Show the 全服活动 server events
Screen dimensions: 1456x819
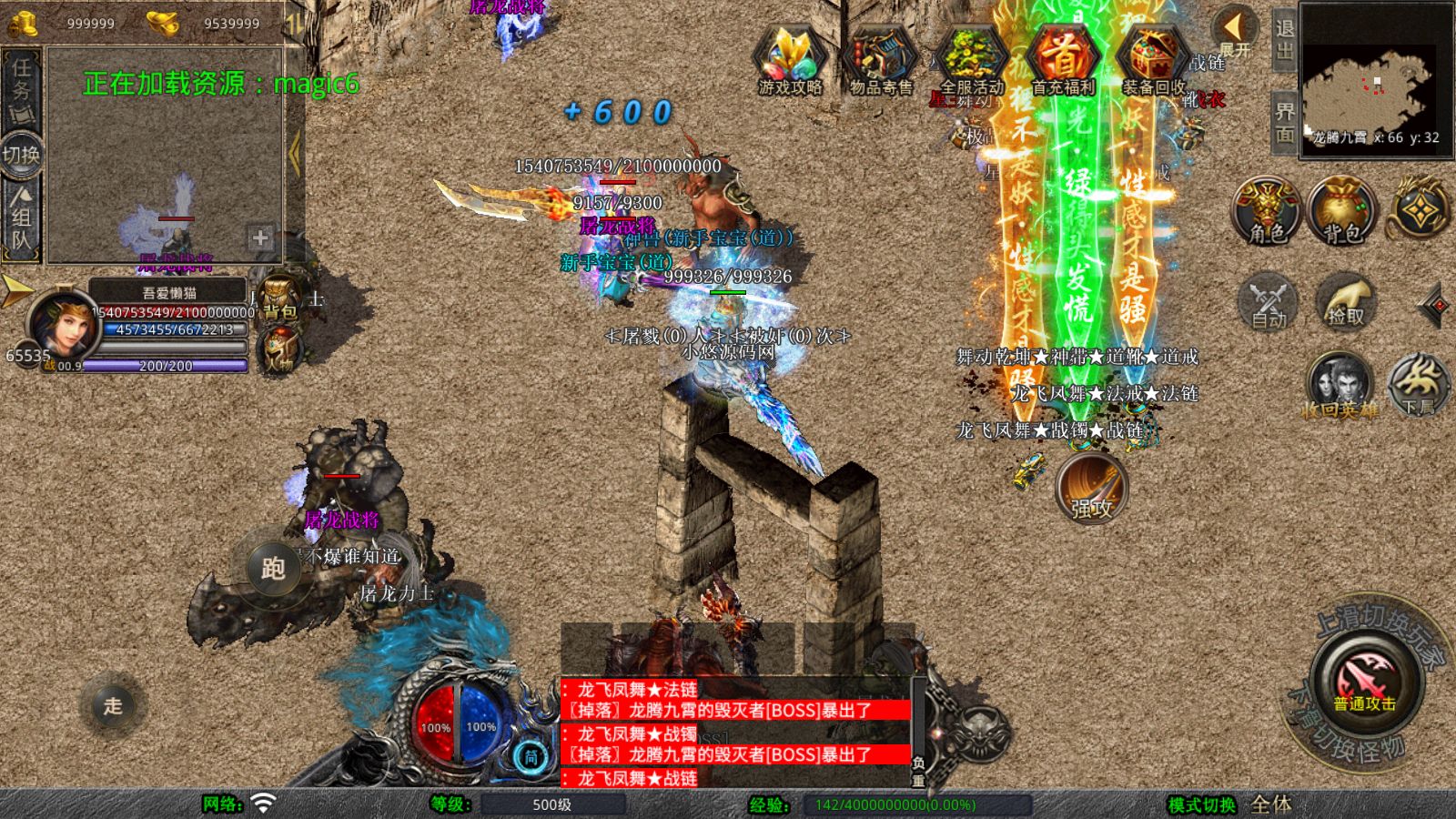pyautogui.click(x=971, y=60)
